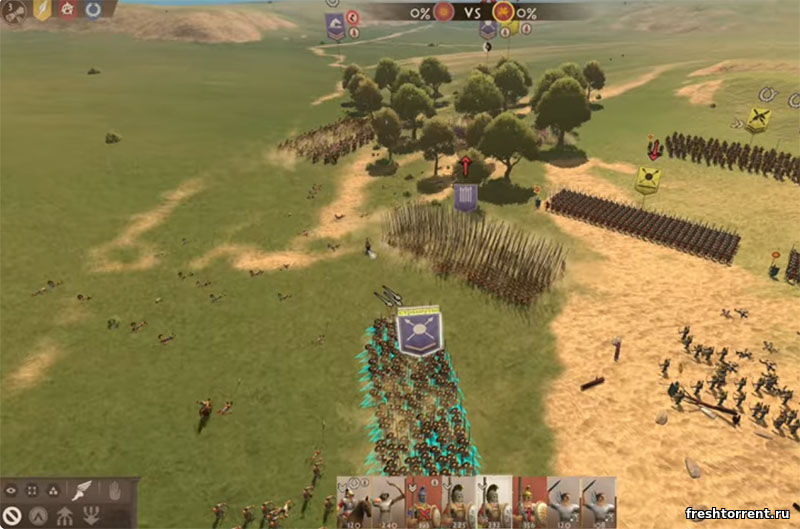Click the eye visibility icon
The image size is (800, 529).
coord(12,491)
